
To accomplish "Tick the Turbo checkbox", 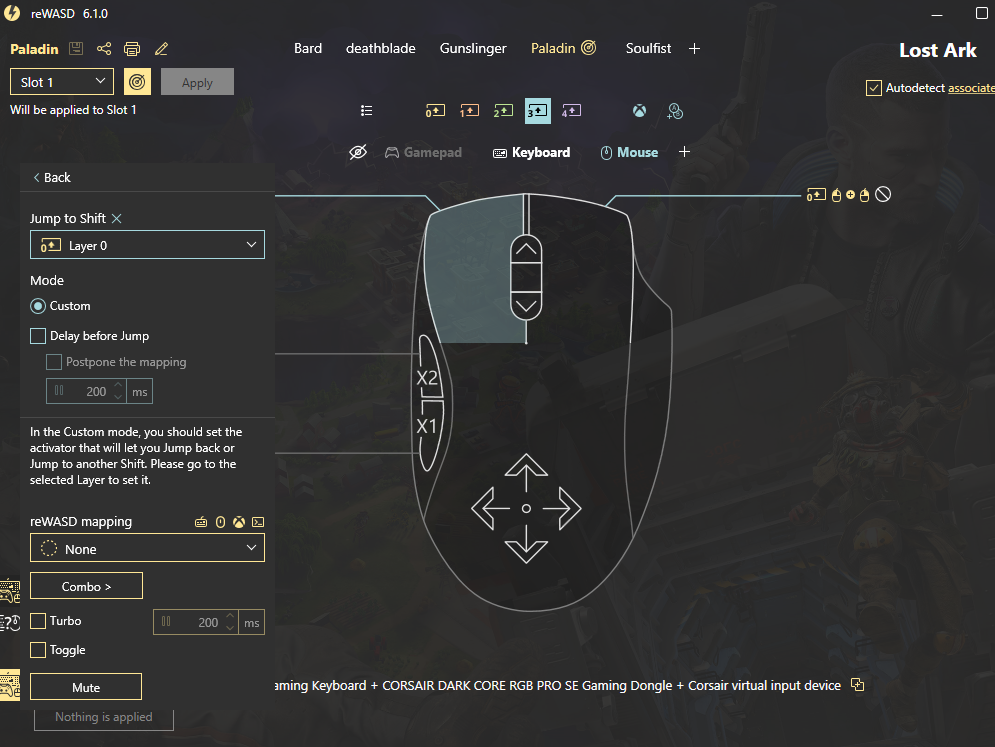I will pyautogui.click(x=39, y=621).
